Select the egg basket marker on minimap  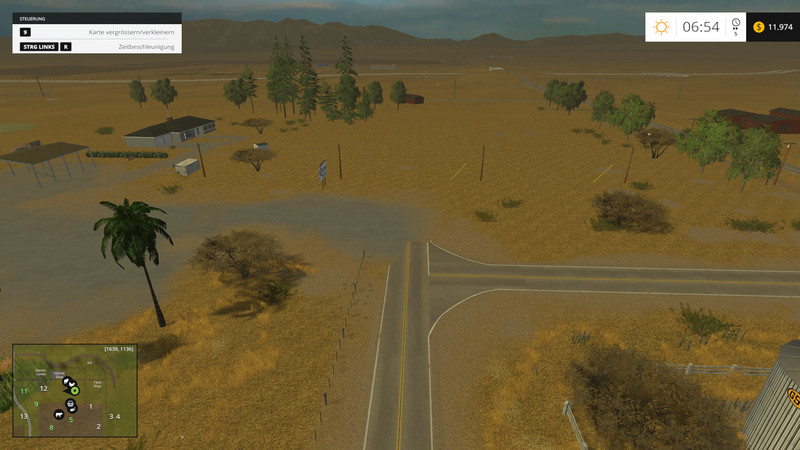[70, 404]
